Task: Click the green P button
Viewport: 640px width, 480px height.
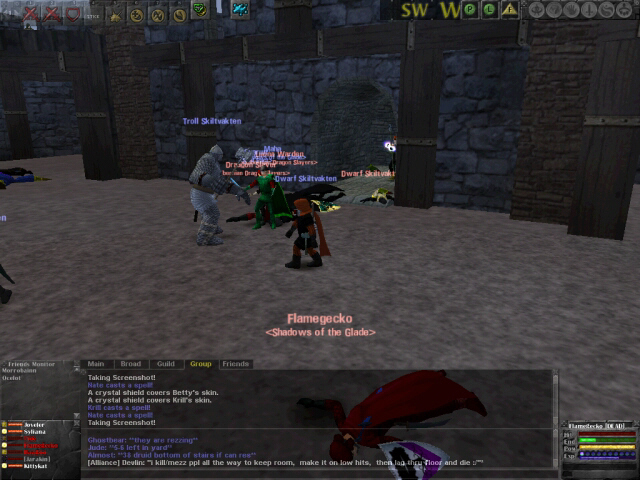Action: 471,10
